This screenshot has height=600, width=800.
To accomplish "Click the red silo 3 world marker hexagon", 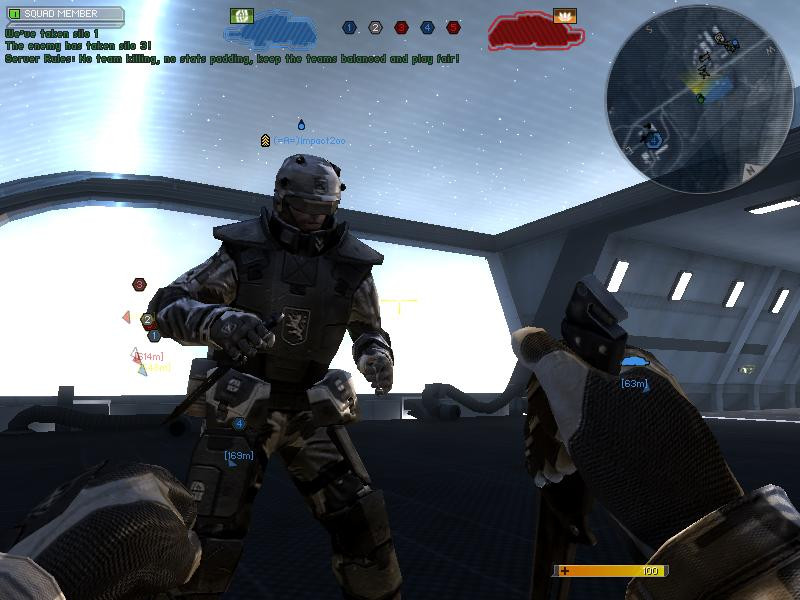I will tap(139, 285).
